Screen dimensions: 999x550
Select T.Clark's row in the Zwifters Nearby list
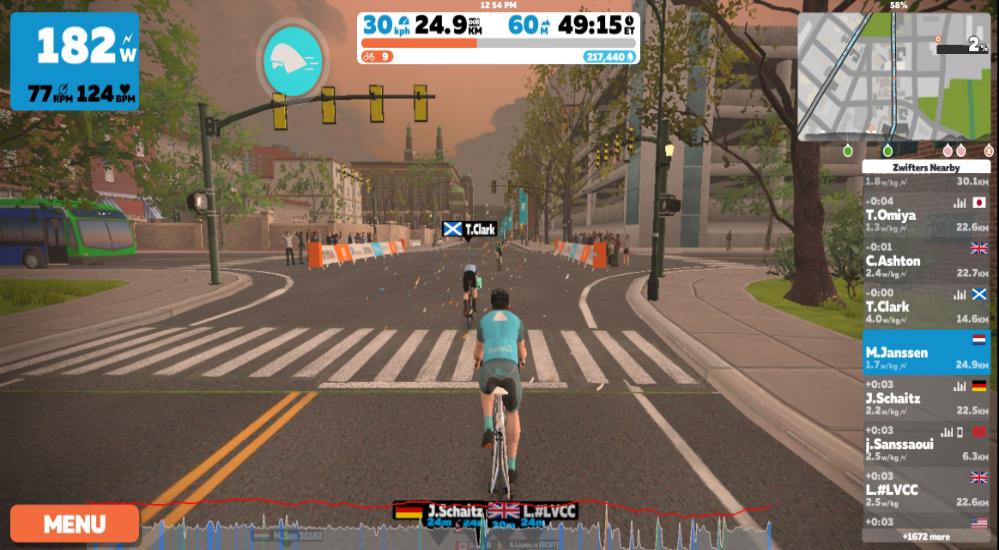[x=926, y=306]
